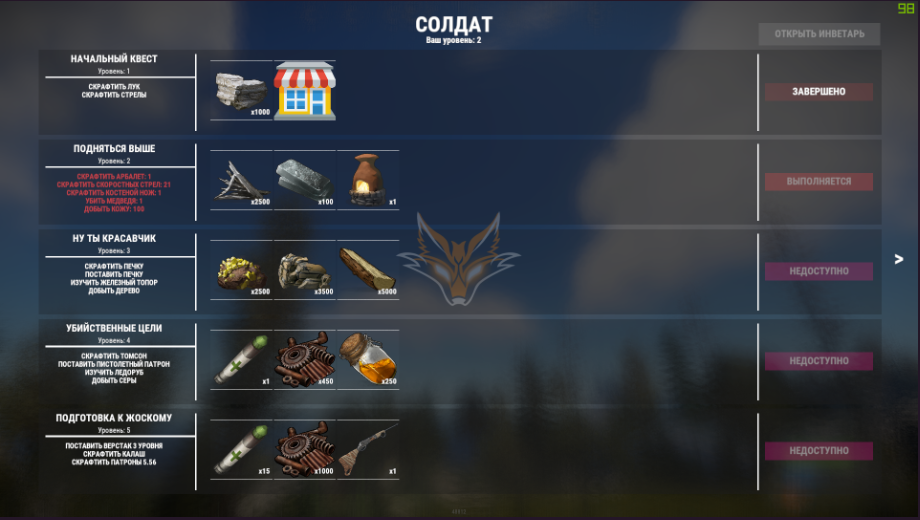
Task: Select the furnace x1 reward icon
Action: coord(367,181)
